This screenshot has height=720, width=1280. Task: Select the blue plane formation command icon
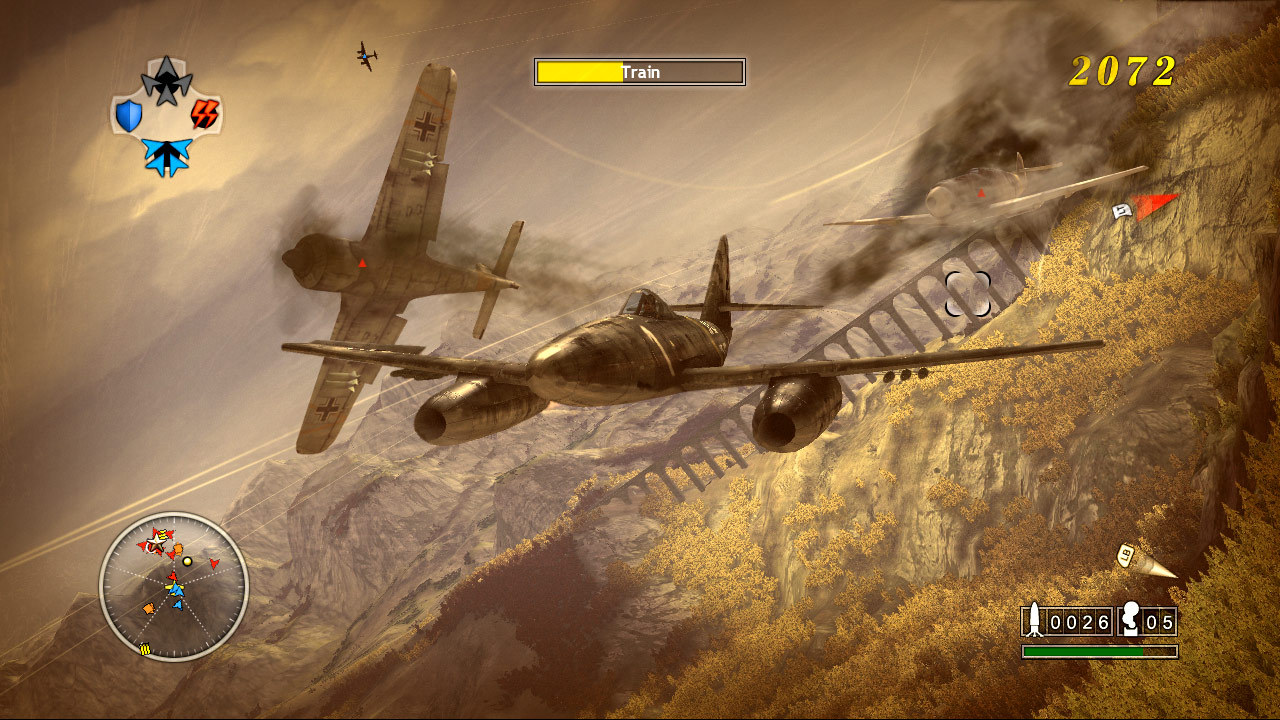tap(166, 156)
